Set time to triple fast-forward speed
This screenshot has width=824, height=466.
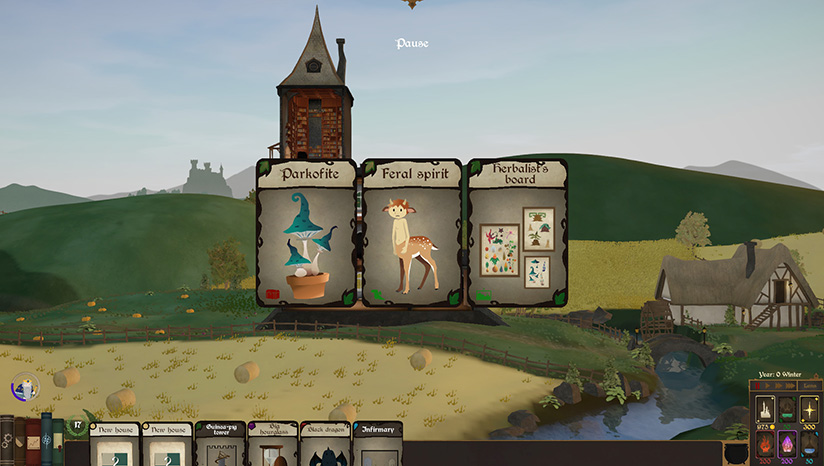(790, 385)
